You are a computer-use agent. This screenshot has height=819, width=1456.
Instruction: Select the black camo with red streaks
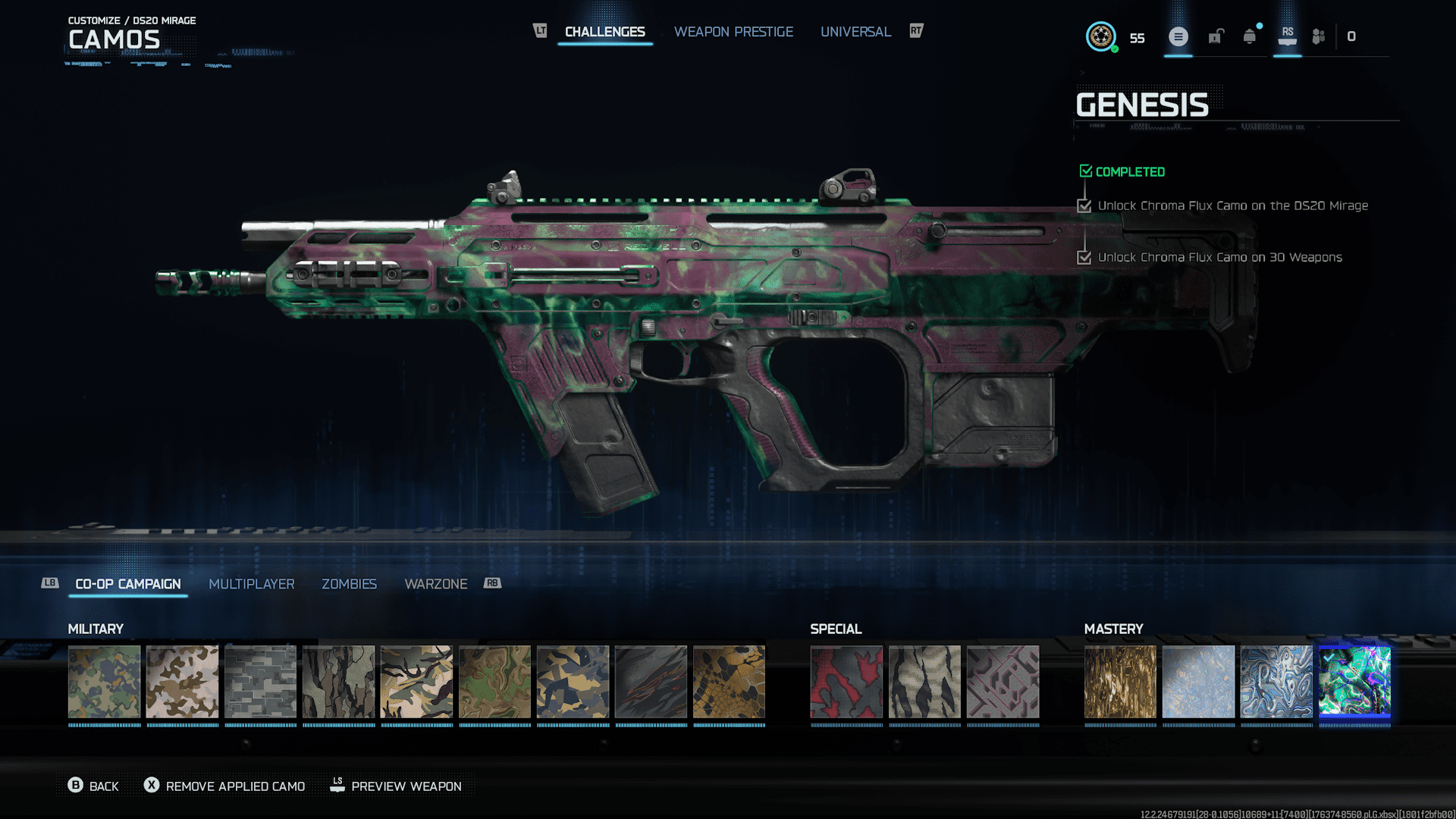coord(651,682)
